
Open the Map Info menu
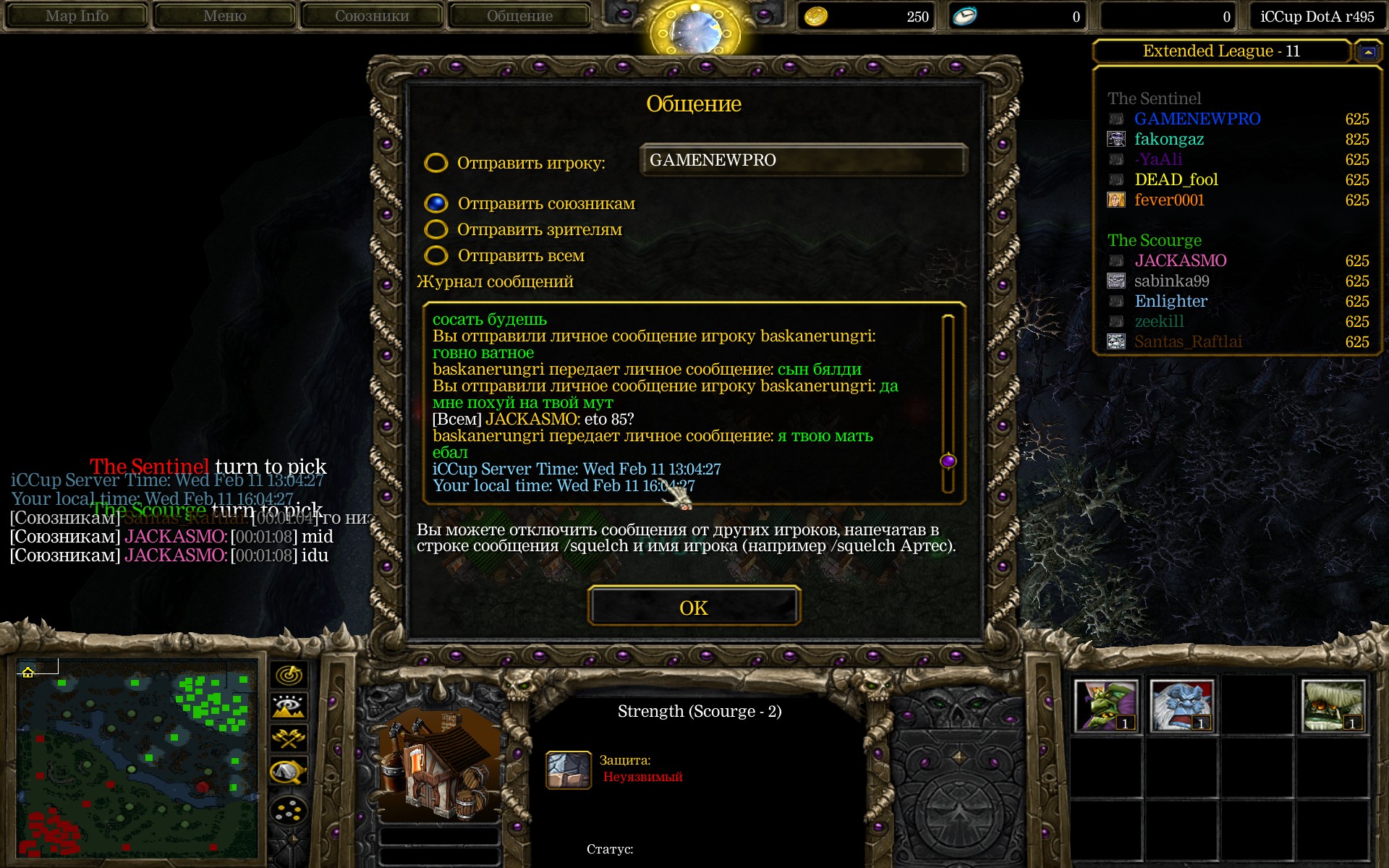[77, 16]
